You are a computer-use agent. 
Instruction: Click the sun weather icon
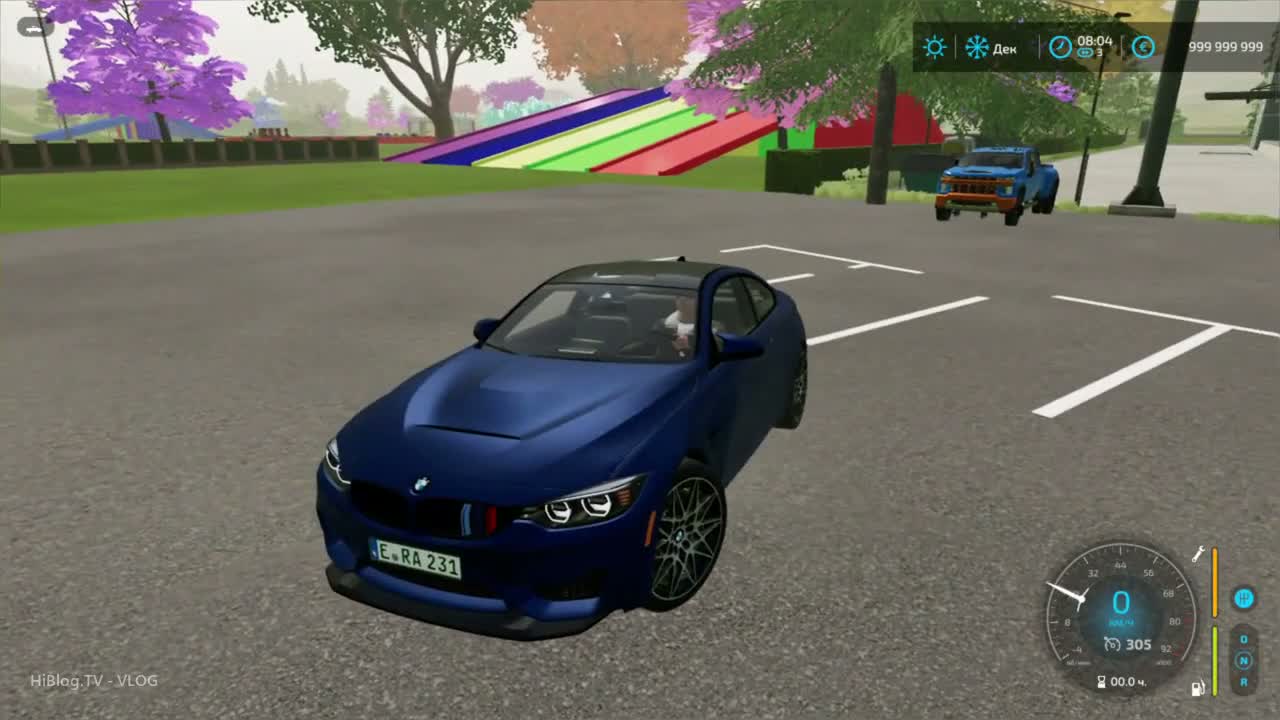tap(935, 47)
